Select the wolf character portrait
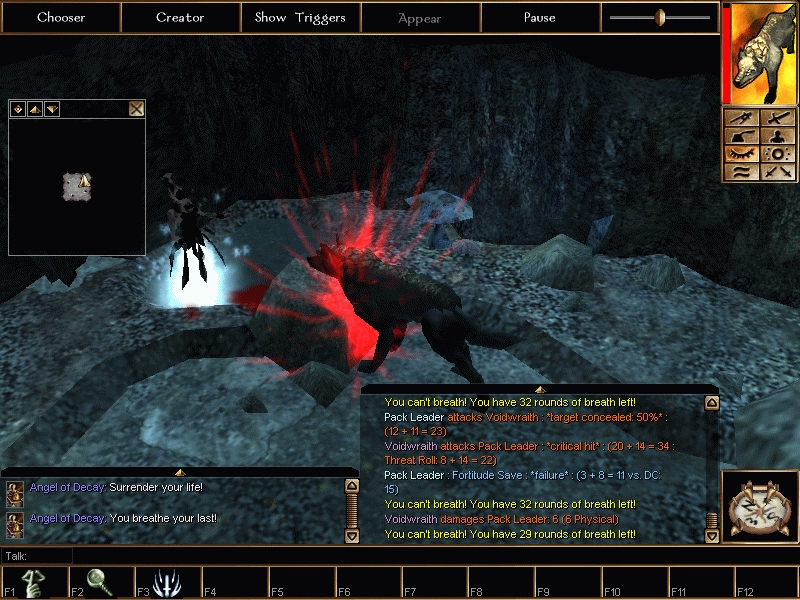The height and width of the screenshot is (600, 800). 758,52
